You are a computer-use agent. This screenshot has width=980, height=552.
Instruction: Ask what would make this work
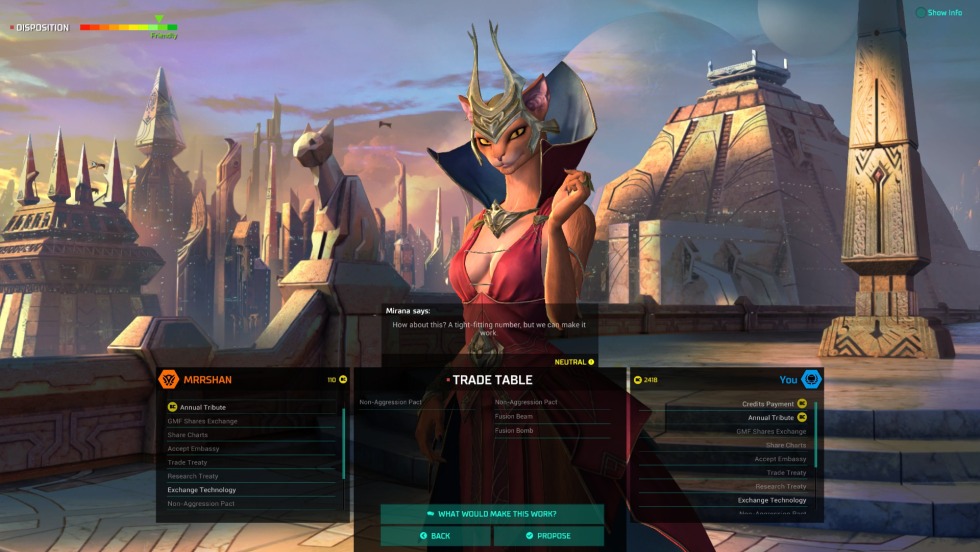pyautogui.click(x=491, y=514)
